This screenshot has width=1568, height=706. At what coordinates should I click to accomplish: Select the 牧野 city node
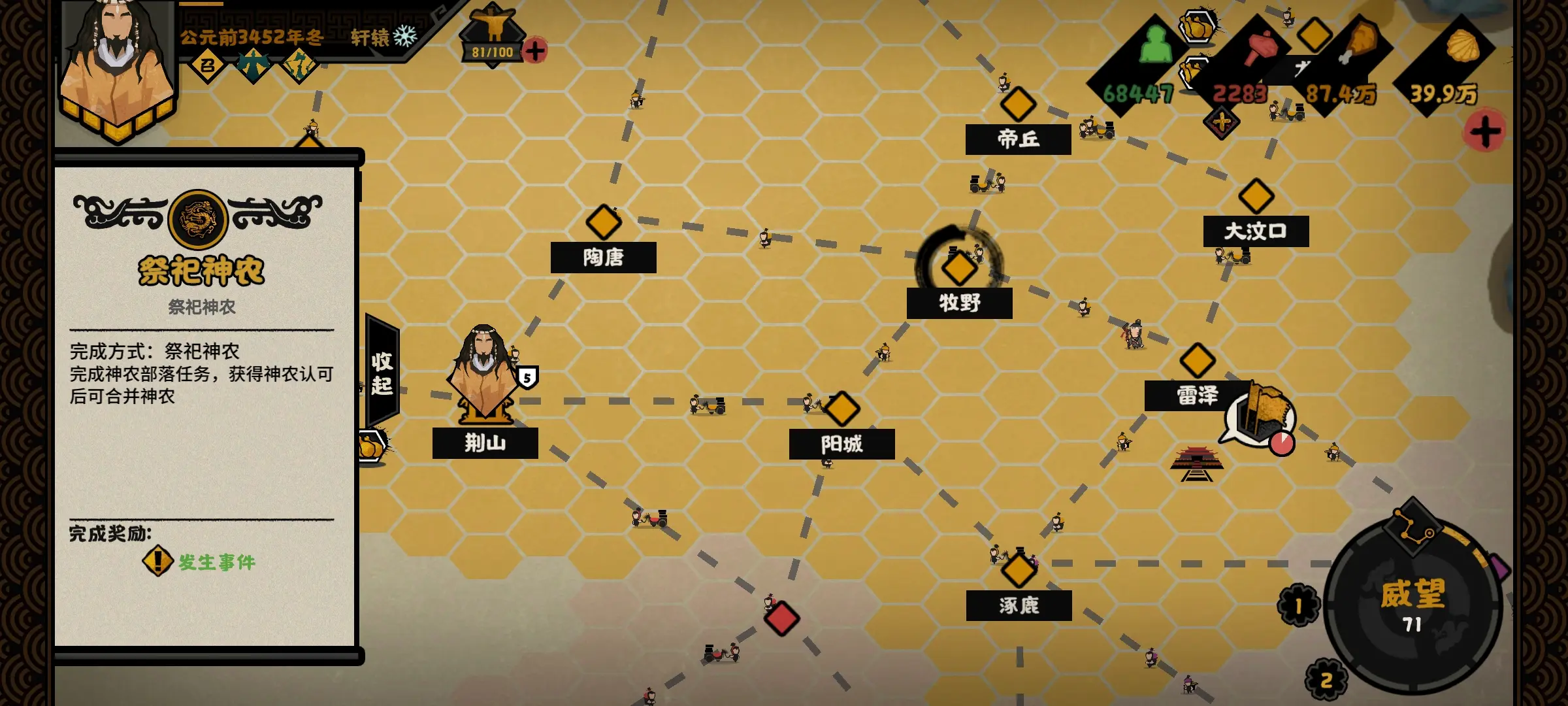pos(959,269)
